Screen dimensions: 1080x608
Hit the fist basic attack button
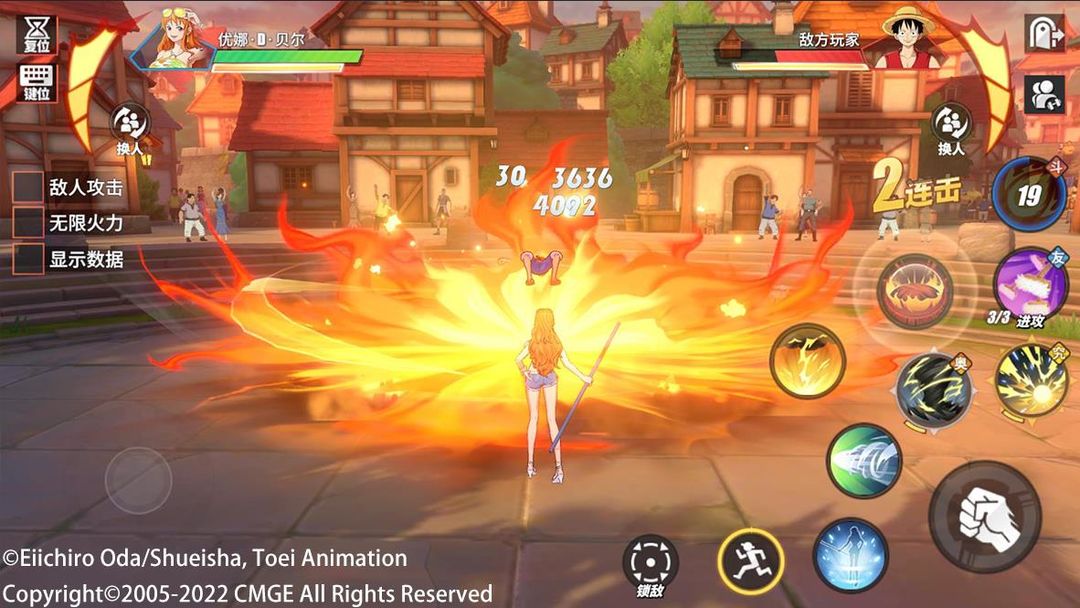click(x=985, y=516)
